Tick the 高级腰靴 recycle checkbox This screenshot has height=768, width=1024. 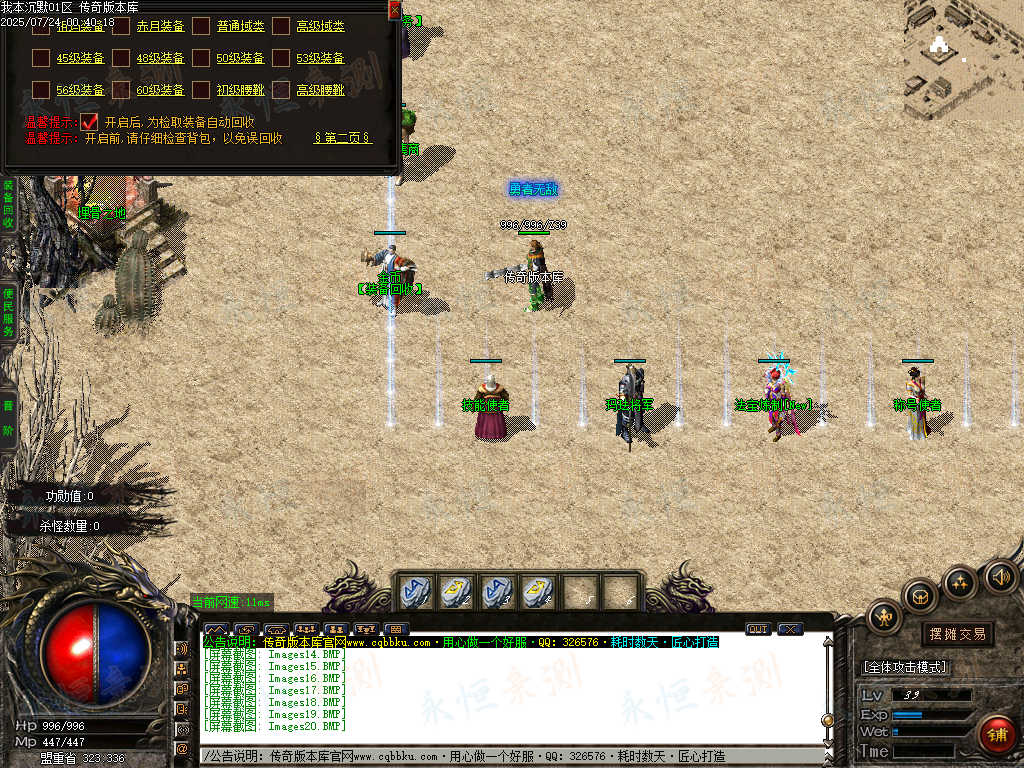(281, 90)
